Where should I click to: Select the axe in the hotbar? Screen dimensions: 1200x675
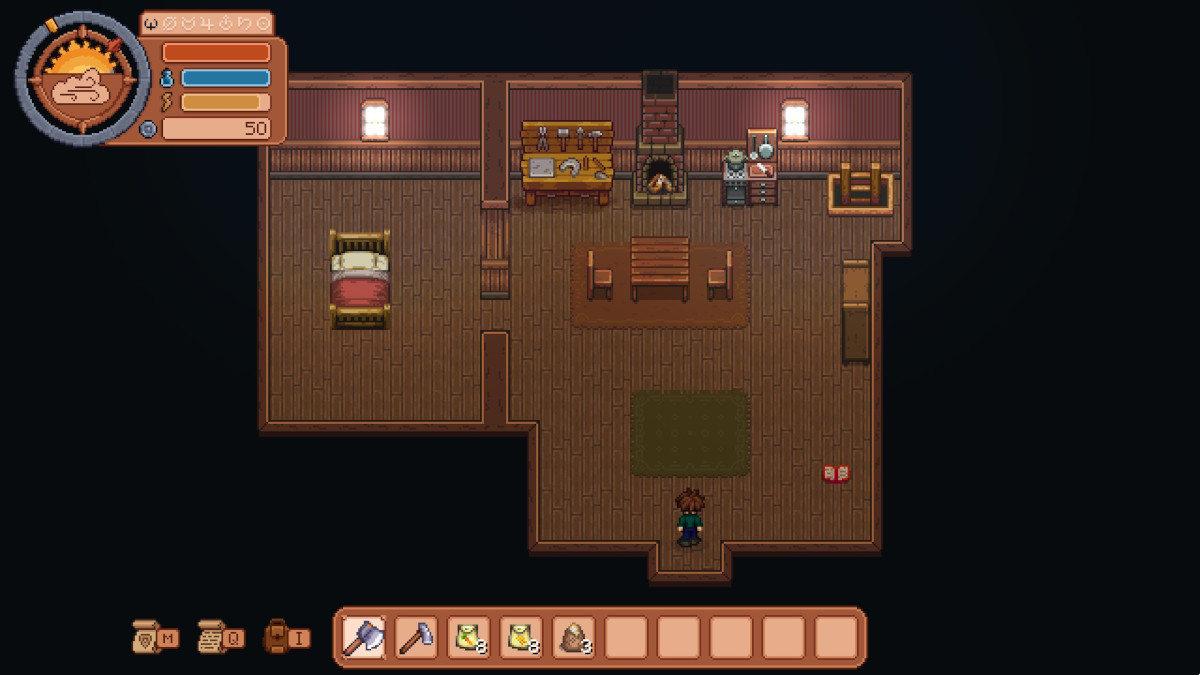[364, 637]
